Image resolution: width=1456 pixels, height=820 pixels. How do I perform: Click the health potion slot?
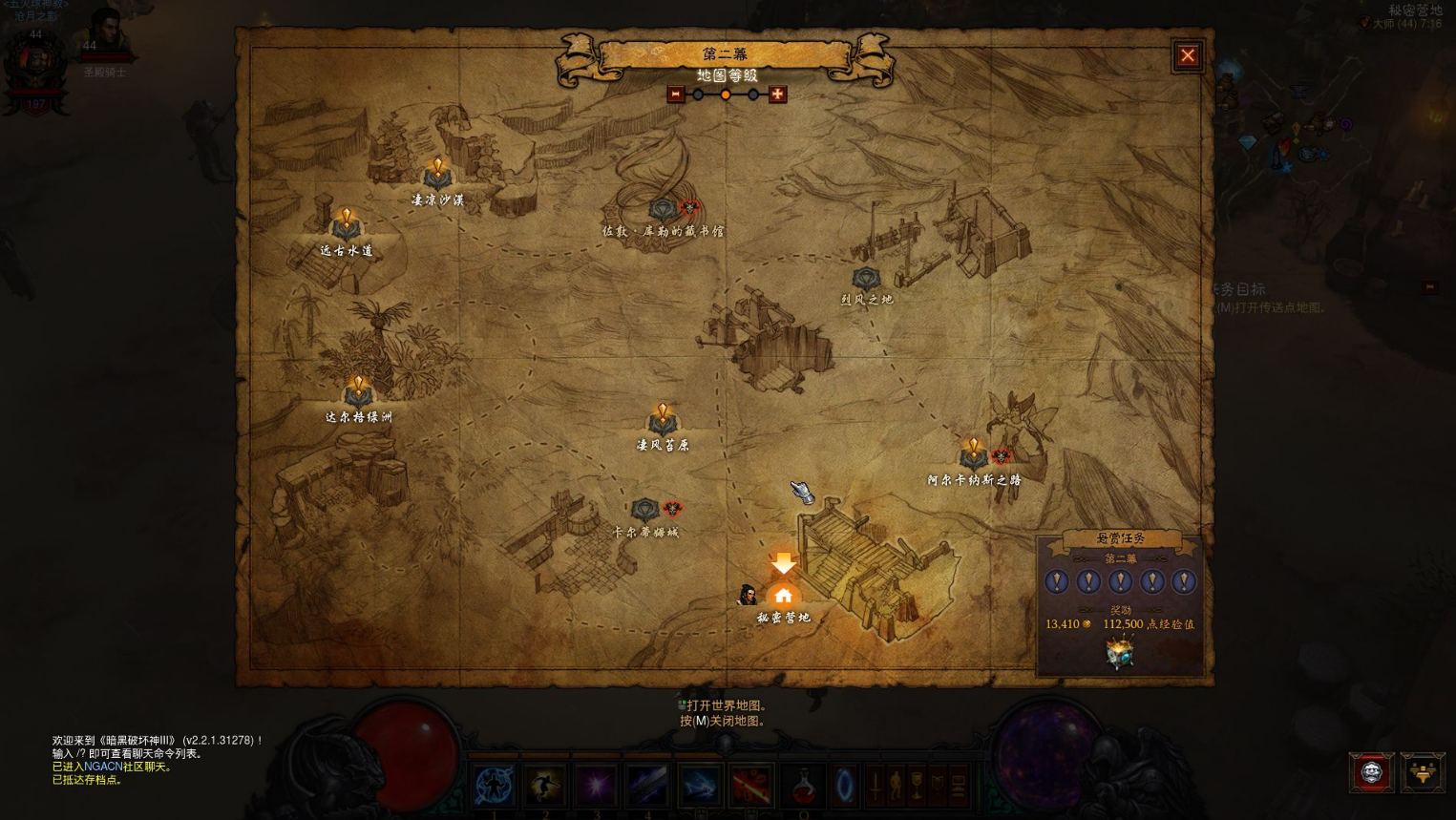[x=804, y=786]
